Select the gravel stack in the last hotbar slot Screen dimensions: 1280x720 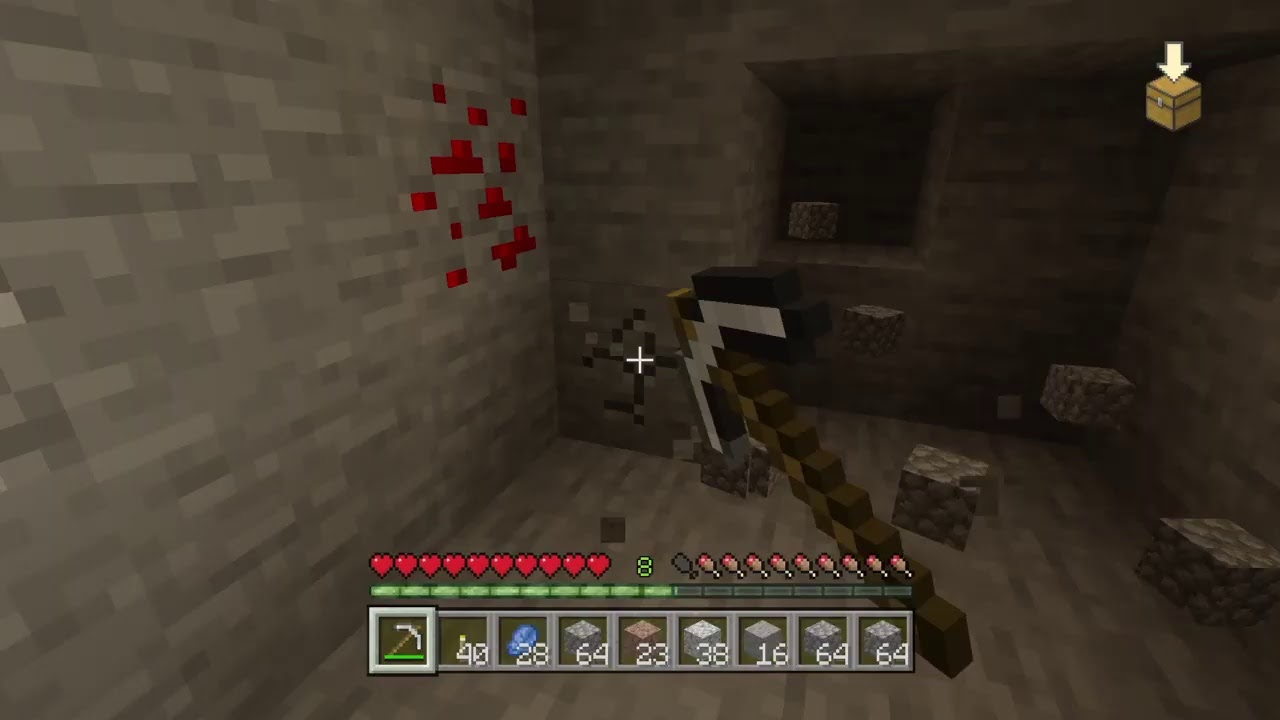click(883, 643)
